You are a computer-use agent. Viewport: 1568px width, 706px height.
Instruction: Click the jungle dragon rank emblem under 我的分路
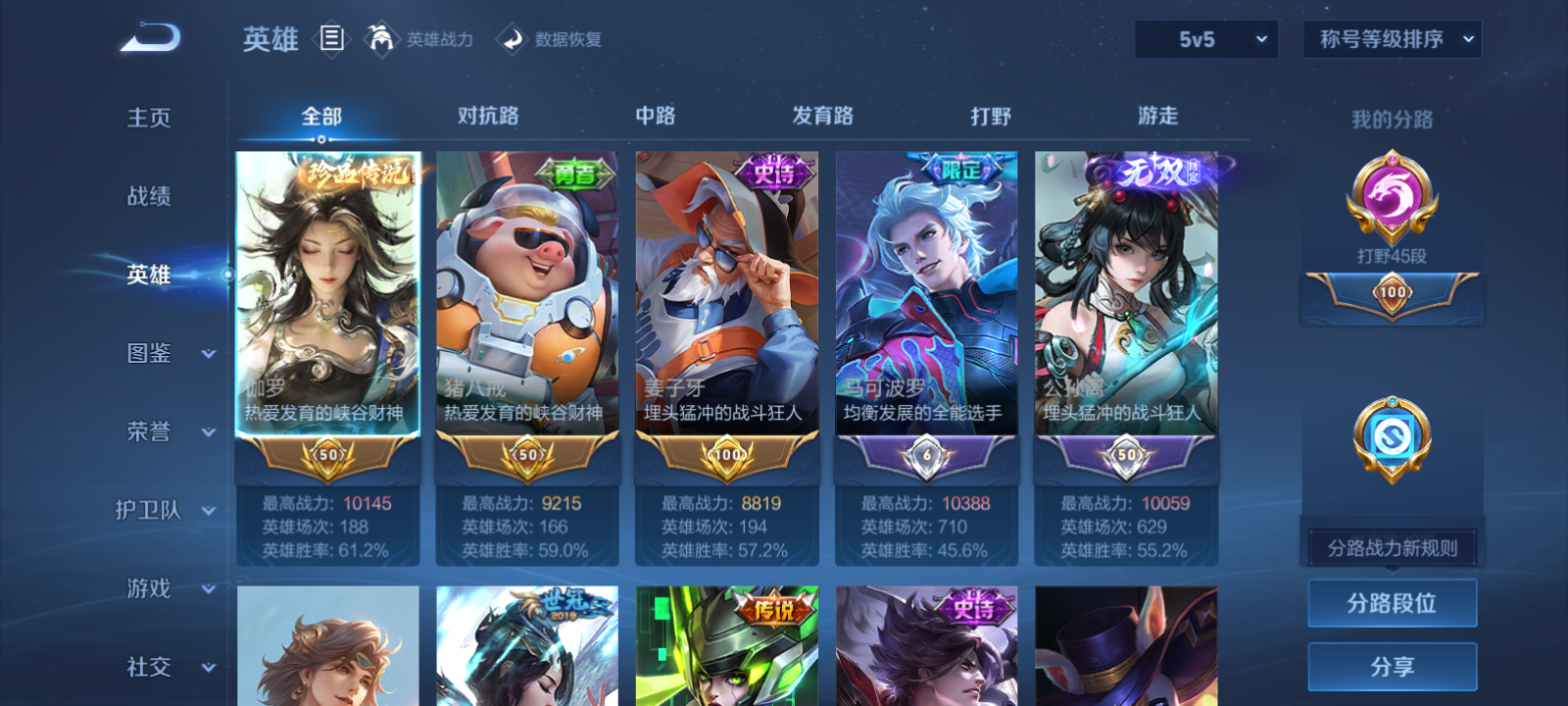[1393, 201]
